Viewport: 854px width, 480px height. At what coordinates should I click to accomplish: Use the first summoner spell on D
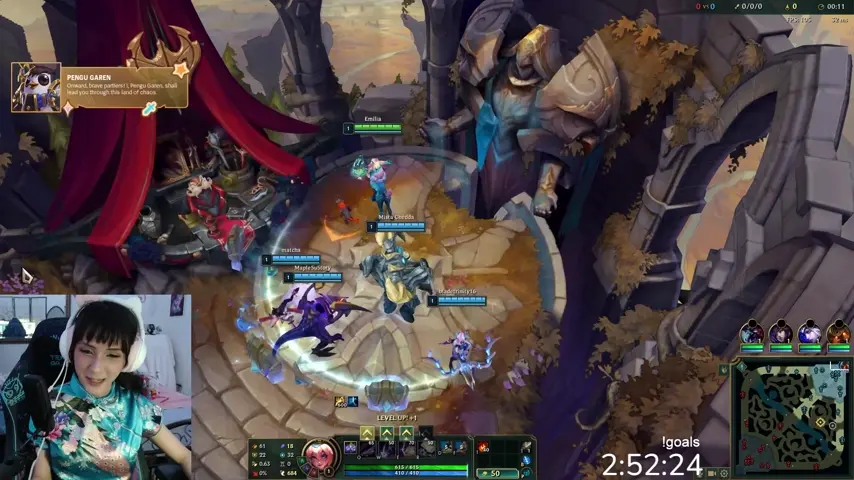click(x=445, y=448)
